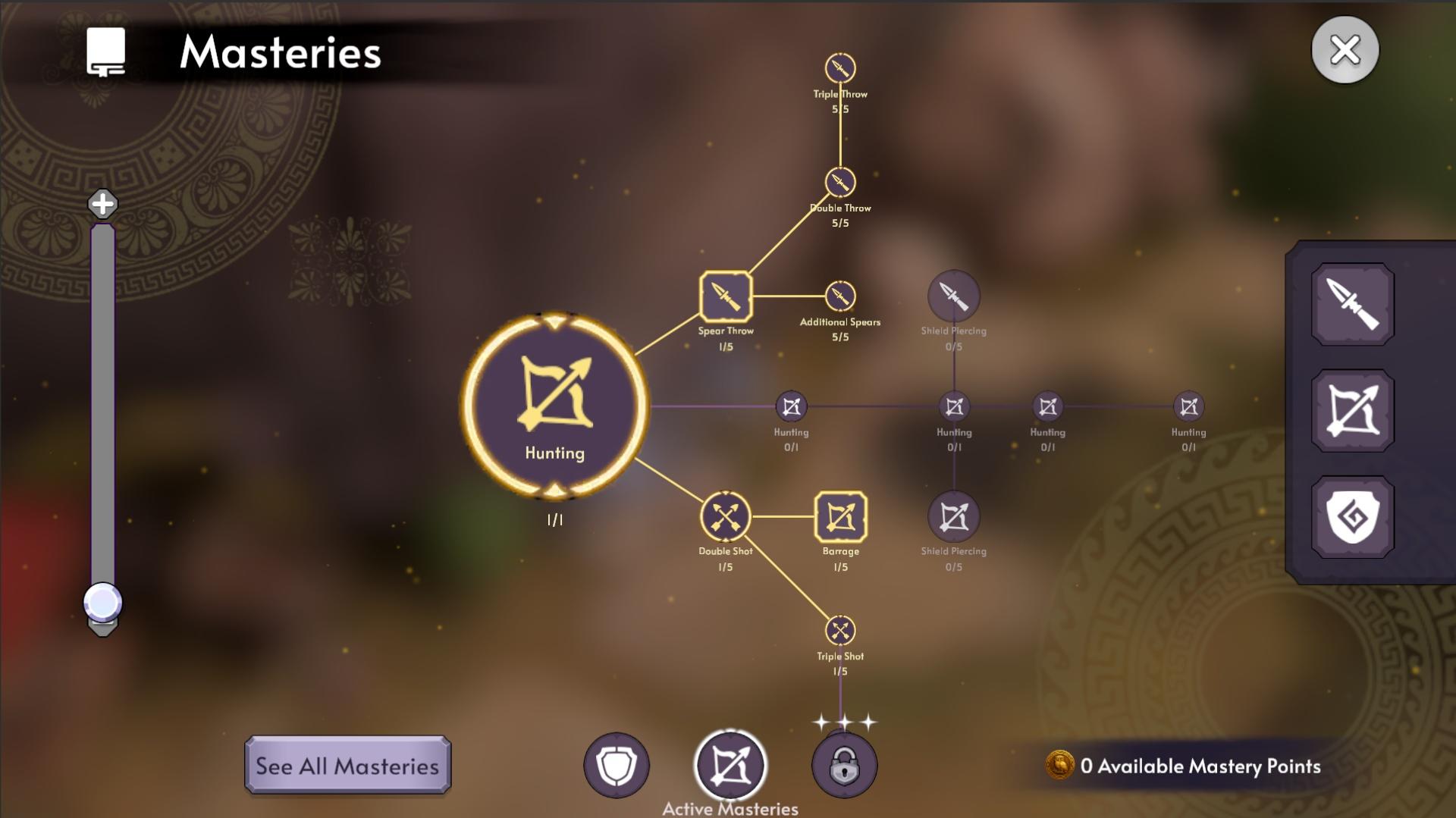The image size is (1456, 818).
Task: Click the locked slot in Active Masteries bar
Action: click(x=844, y=766)
